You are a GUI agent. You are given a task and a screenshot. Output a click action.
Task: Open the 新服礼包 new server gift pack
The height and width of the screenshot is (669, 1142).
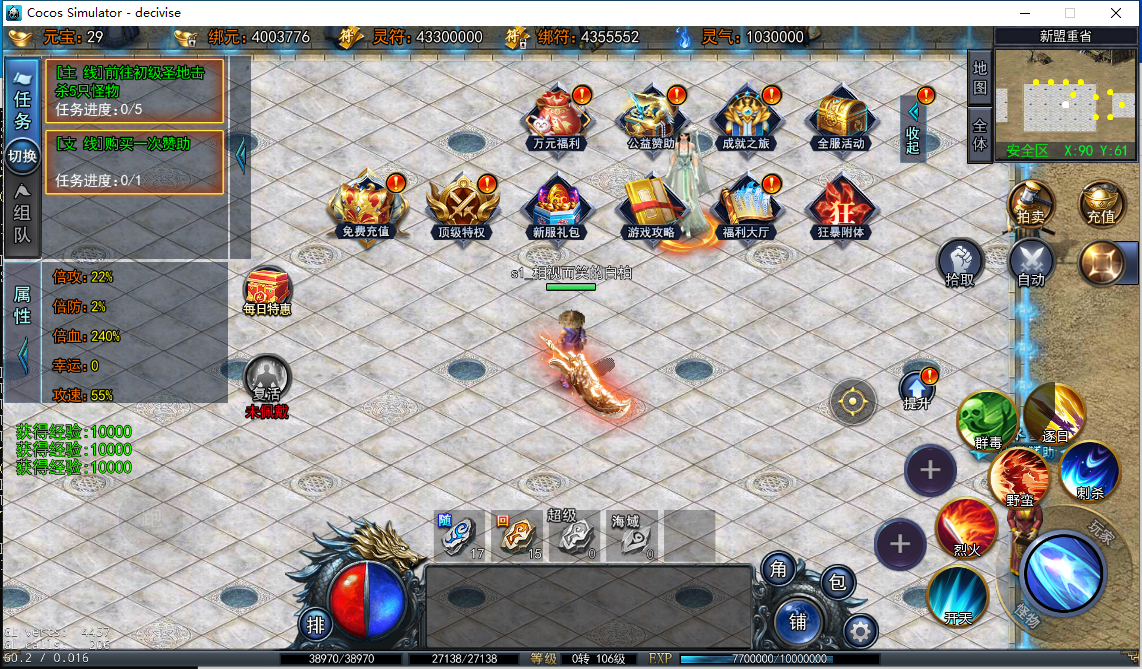(x=557, y=207)
